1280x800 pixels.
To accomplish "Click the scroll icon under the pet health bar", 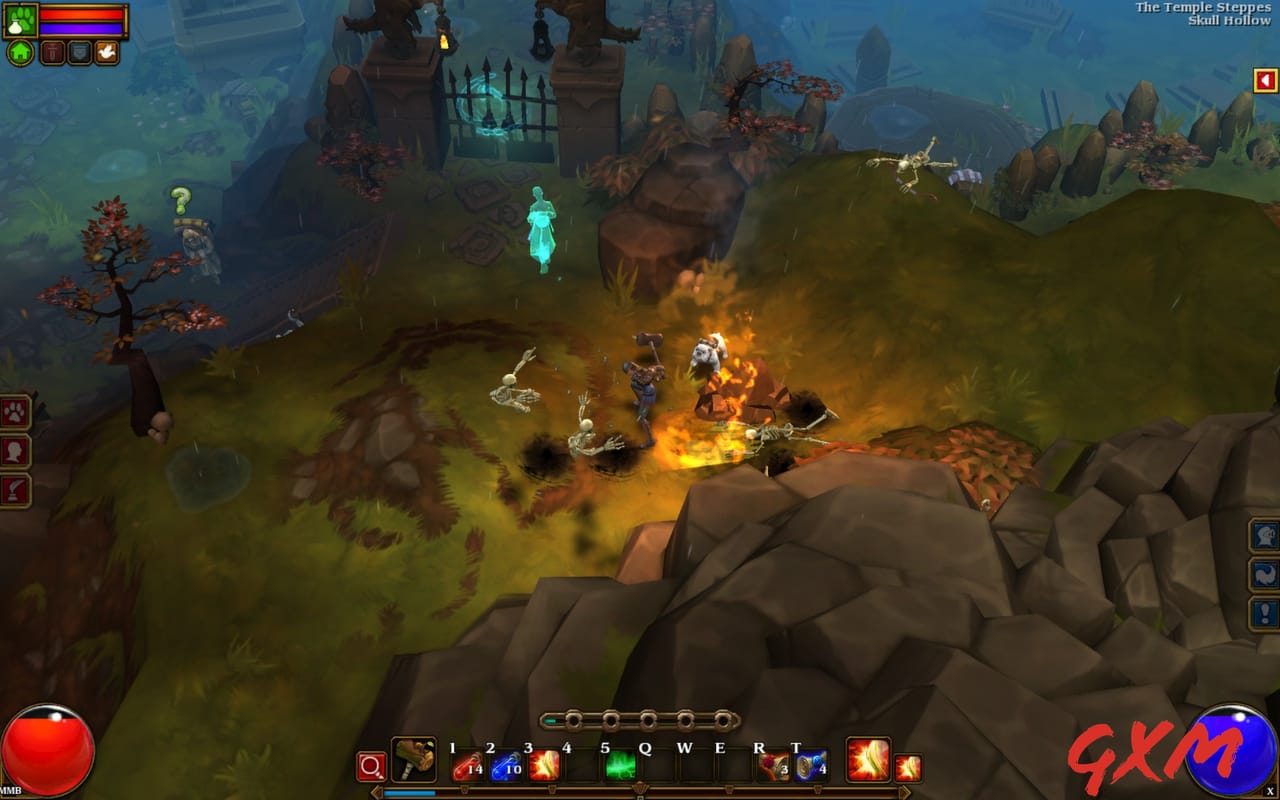I will point(52,52).
